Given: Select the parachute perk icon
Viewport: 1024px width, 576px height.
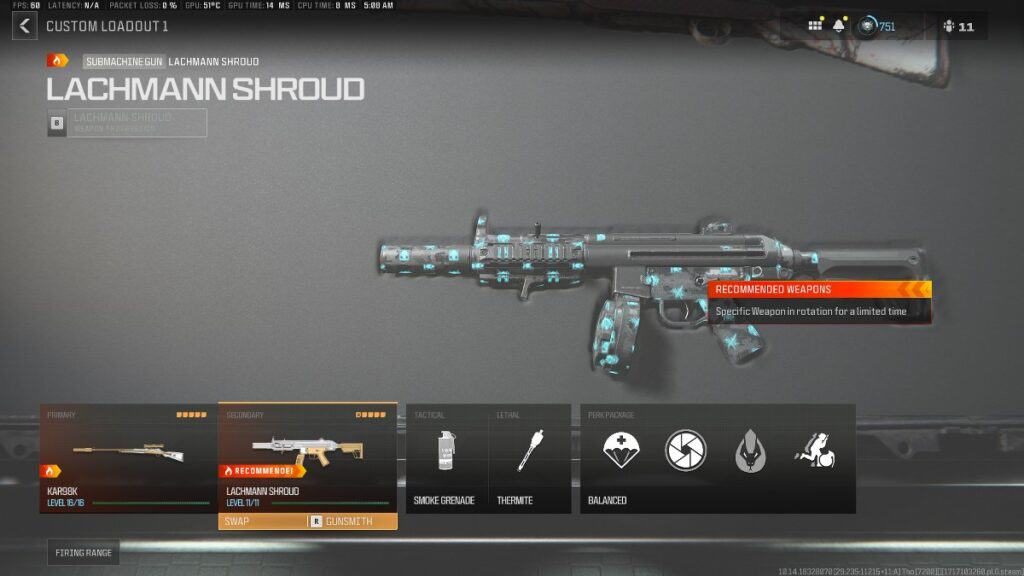Looking at the screenshot, I should (621, 451).
